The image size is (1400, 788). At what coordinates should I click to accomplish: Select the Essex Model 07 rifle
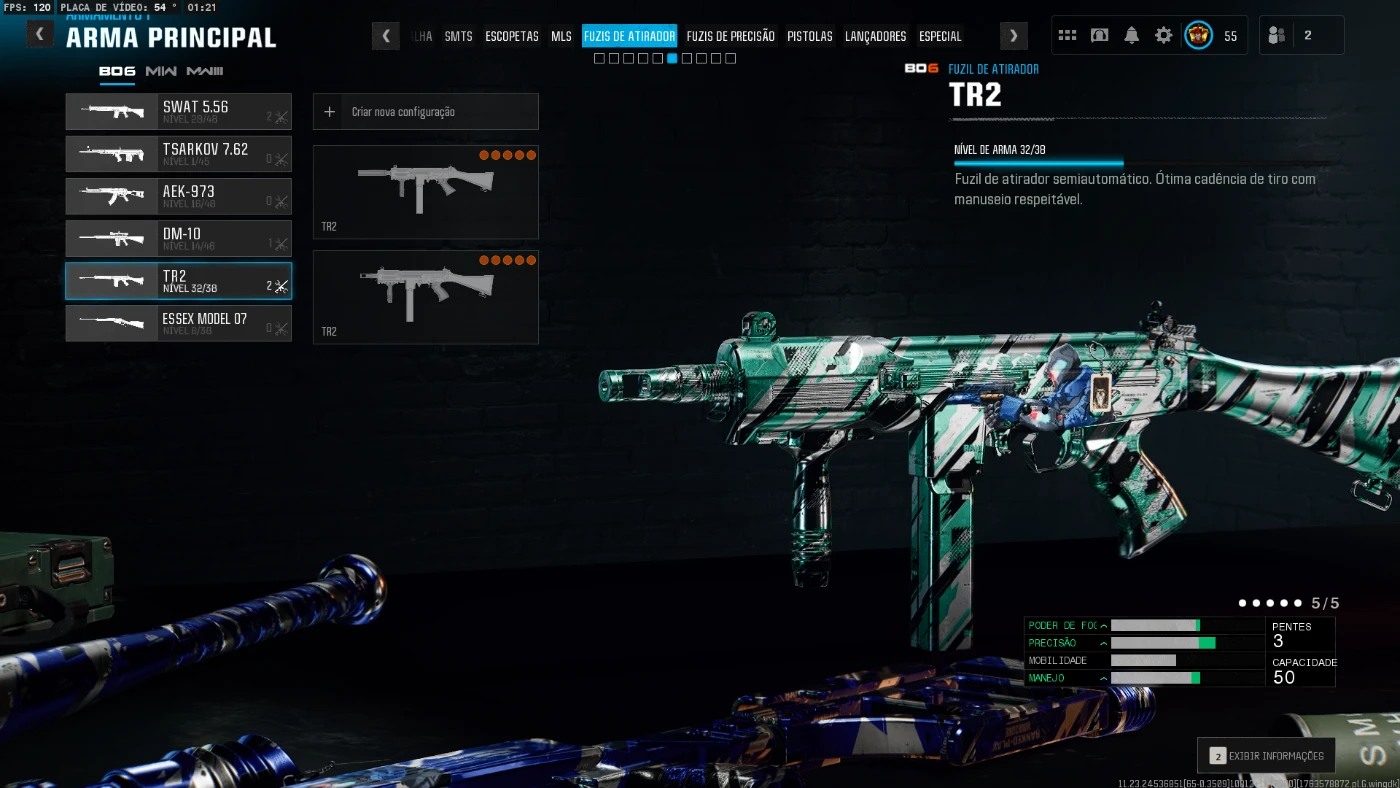pyautogui.click(x=178, y=323)
